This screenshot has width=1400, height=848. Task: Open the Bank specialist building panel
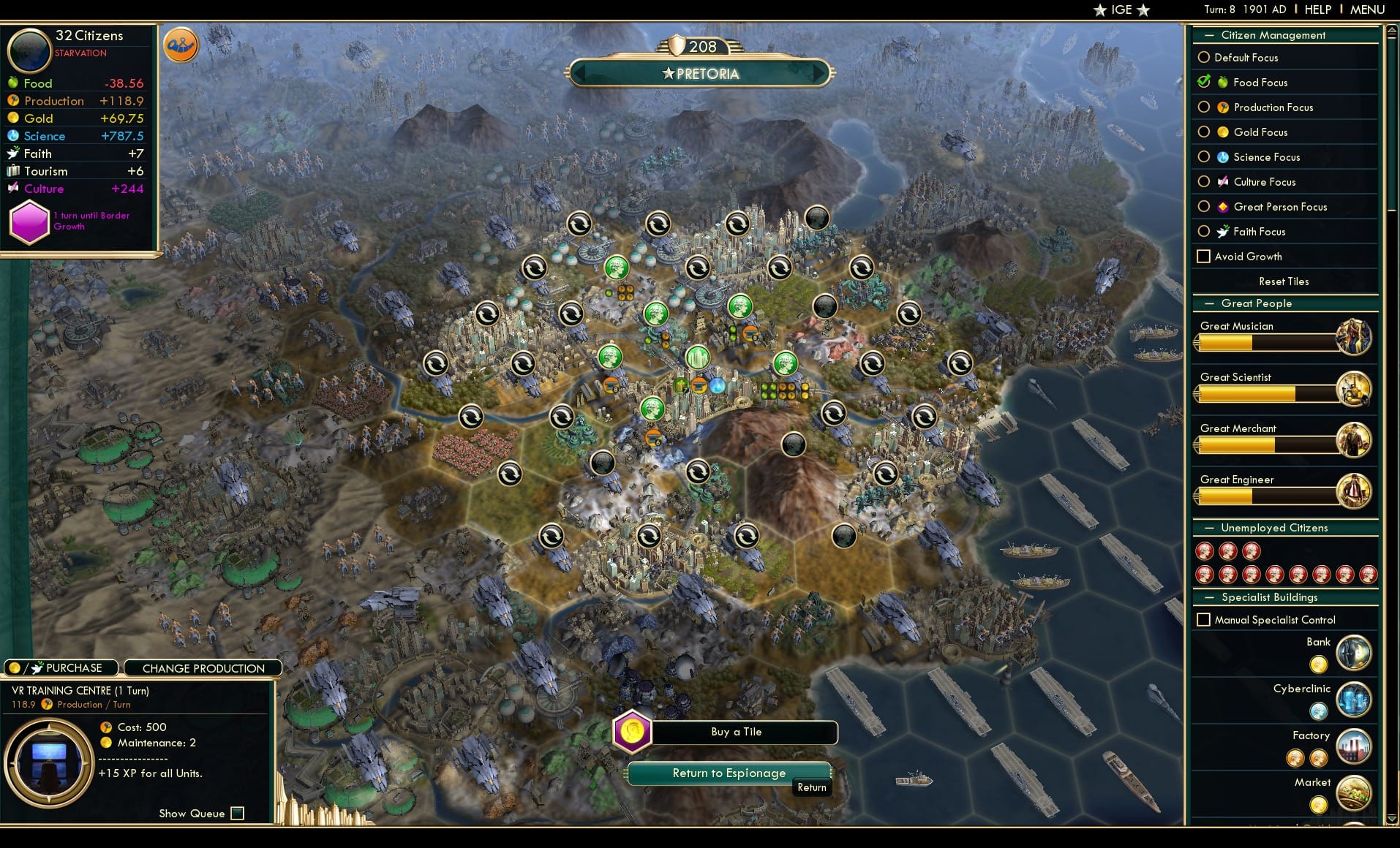[1353, 653]
